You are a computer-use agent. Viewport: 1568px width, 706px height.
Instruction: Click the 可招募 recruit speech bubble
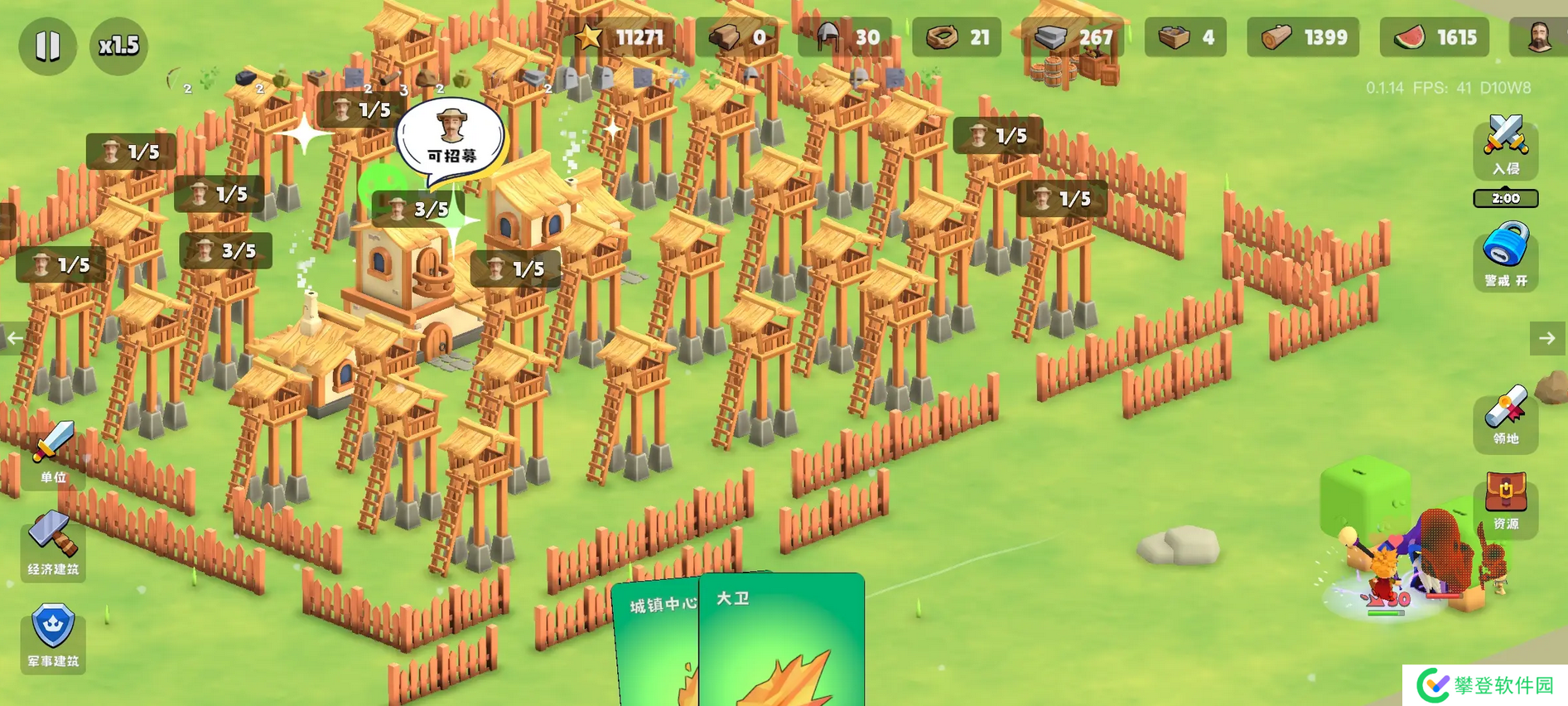pos(451,138)
